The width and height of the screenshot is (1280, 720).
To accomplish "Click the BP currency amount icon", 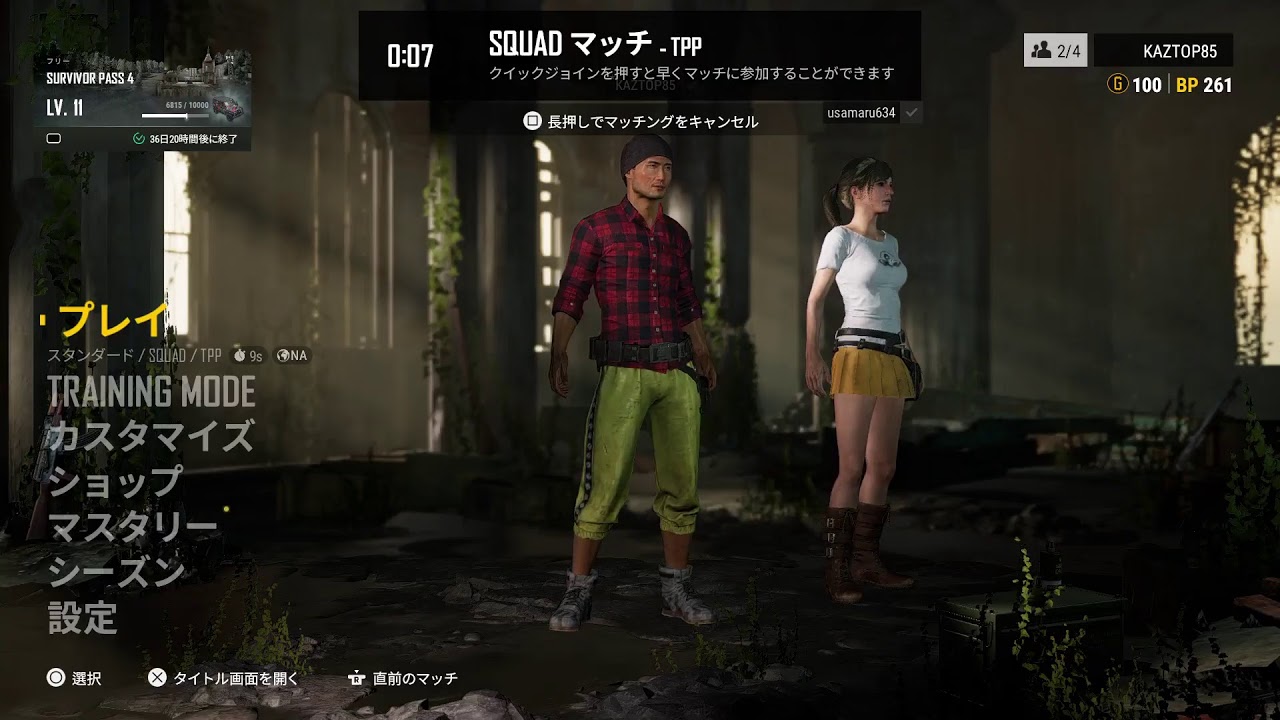I will coord(1190,85).
